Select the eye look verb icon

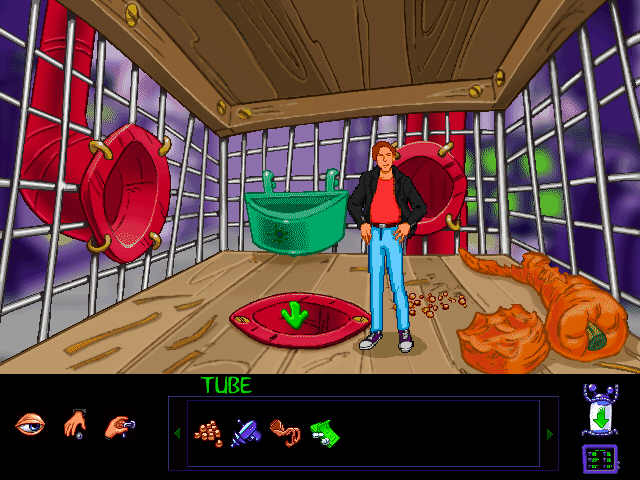[30, 424]
